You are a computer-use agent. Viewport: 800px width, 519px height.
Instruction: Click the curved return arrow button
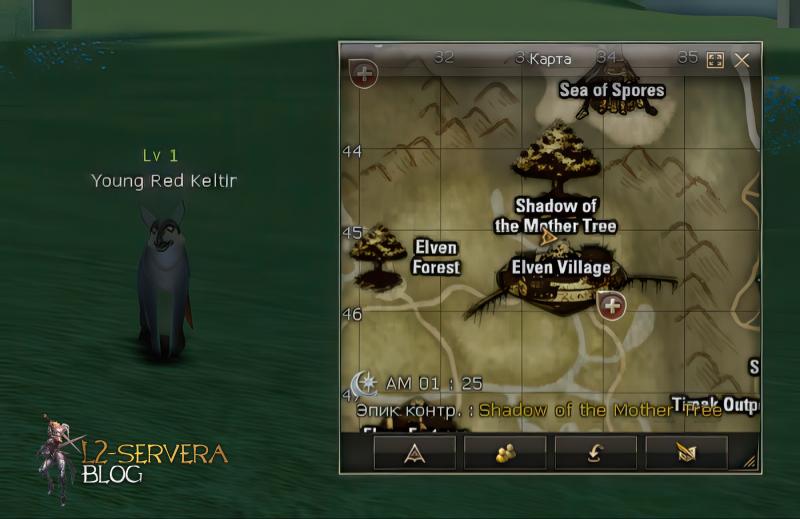click(x=595, y=453)
